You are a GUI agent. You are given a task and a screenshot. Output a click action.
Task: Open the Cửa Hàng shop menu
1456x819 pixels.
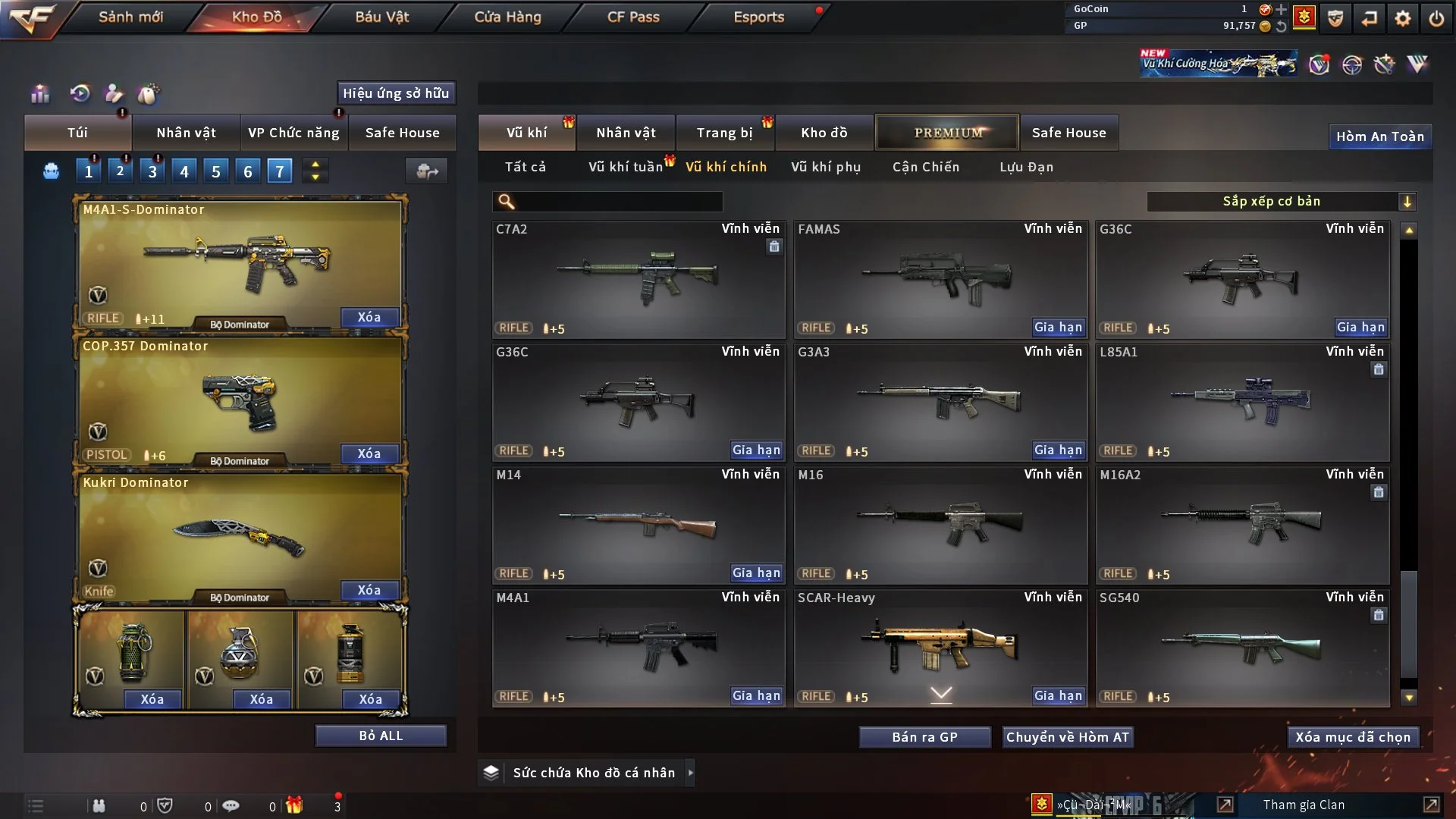(x=507, y=17)
